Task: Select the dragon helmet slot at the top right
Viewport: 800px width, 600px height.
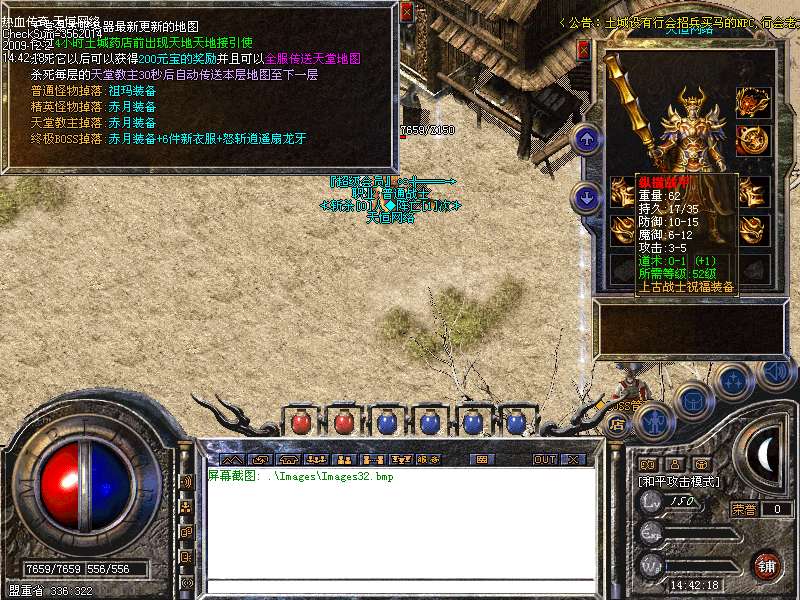Action: (x=750, y=102)
